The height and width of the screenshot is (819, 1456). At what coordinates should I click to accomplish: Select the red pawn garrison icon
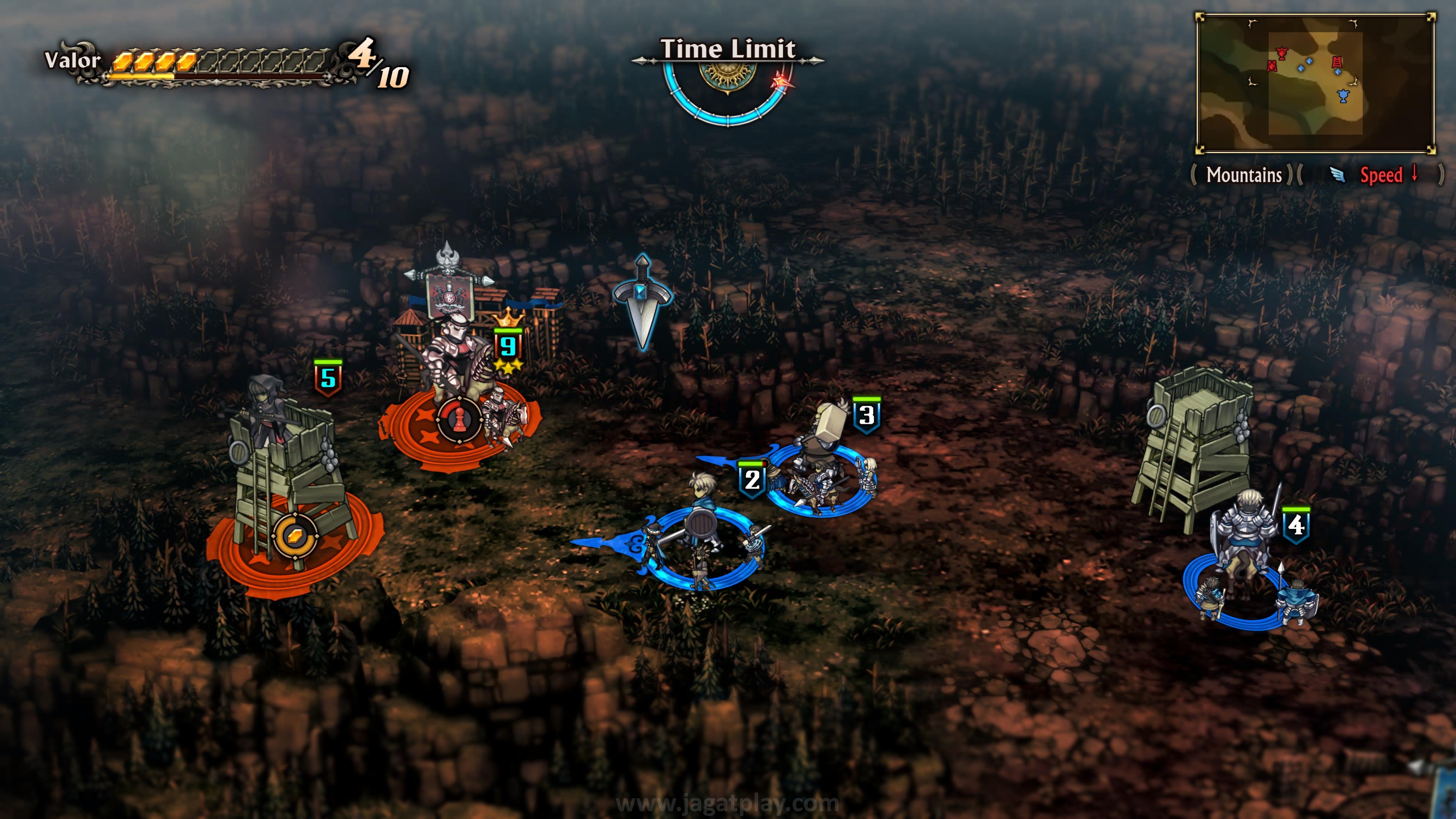459,419
